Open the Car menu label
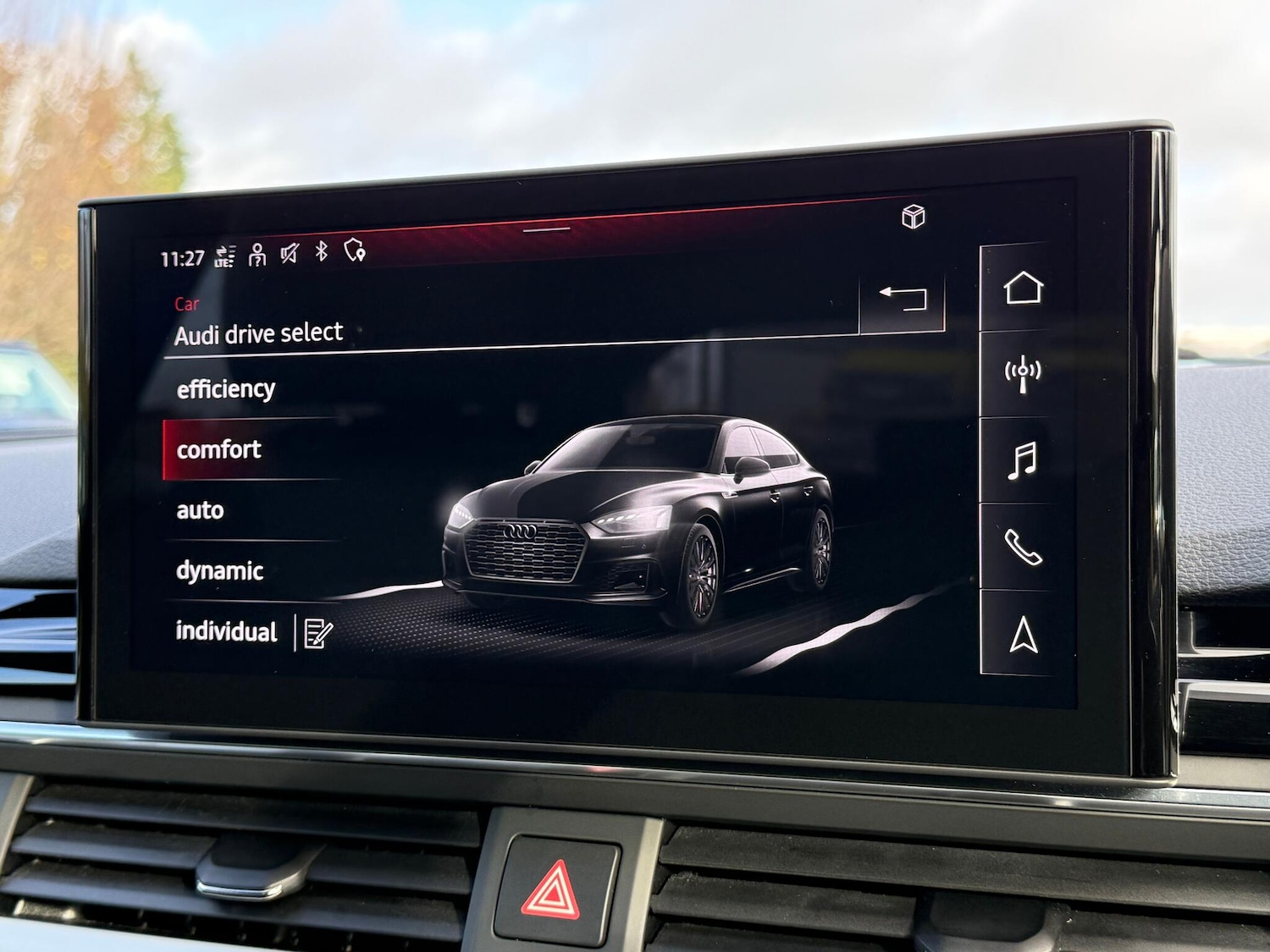This screenshot has height=952, width=1270. click(187, 305)
